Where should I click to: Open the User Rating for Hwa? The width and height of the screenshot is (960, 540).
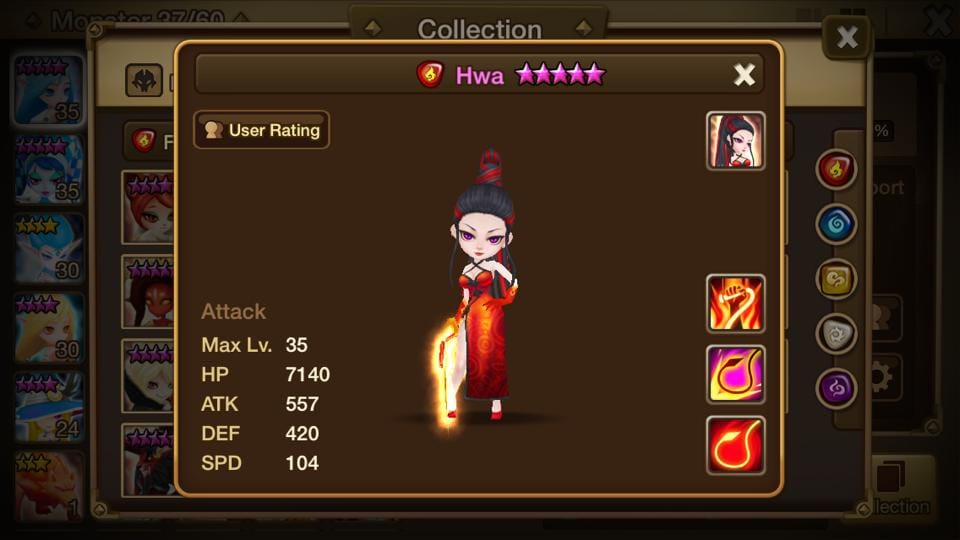coord(261,130)
